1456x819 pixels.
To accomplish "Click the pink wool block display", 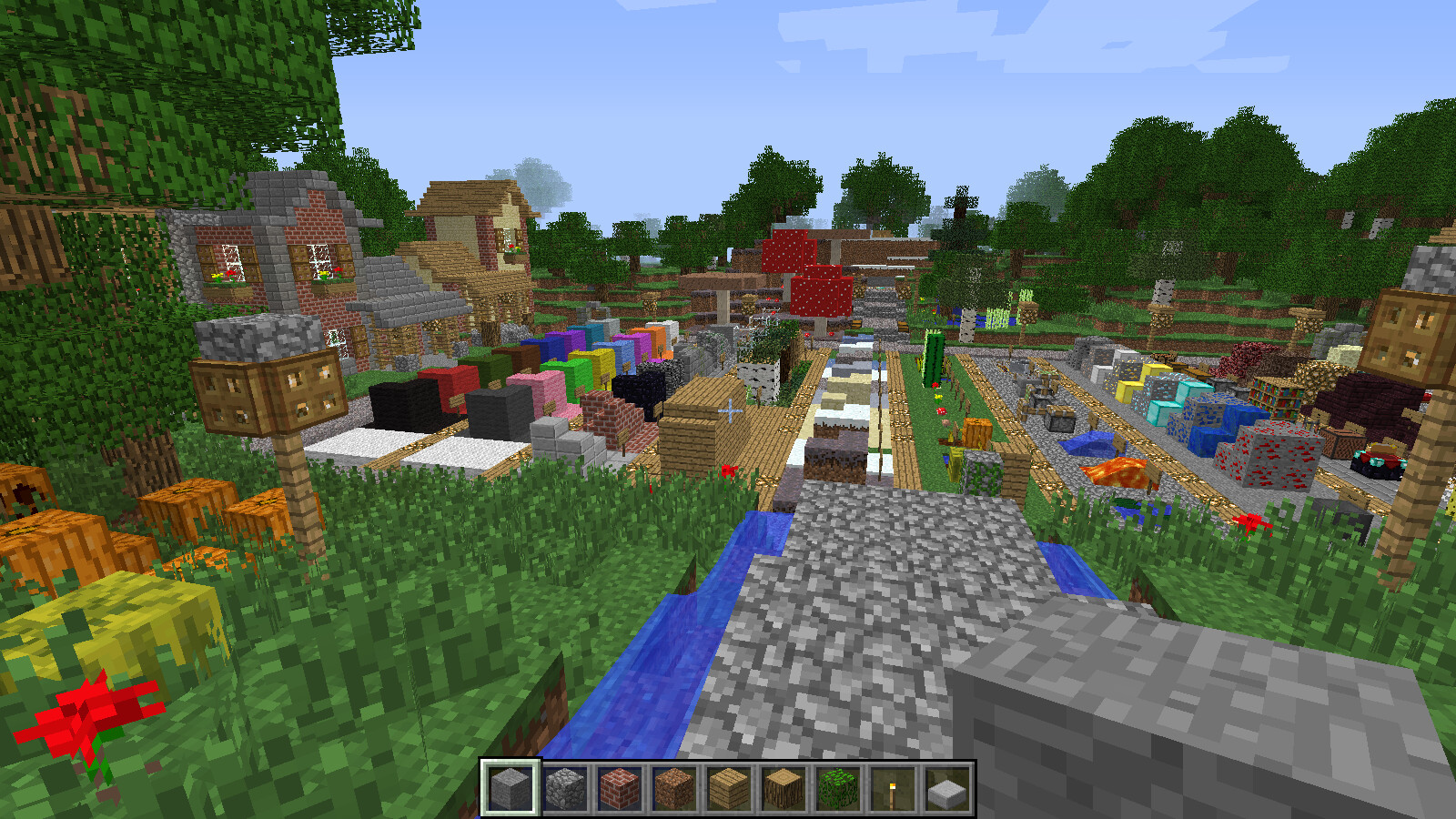I will click(x=547, y=387).
